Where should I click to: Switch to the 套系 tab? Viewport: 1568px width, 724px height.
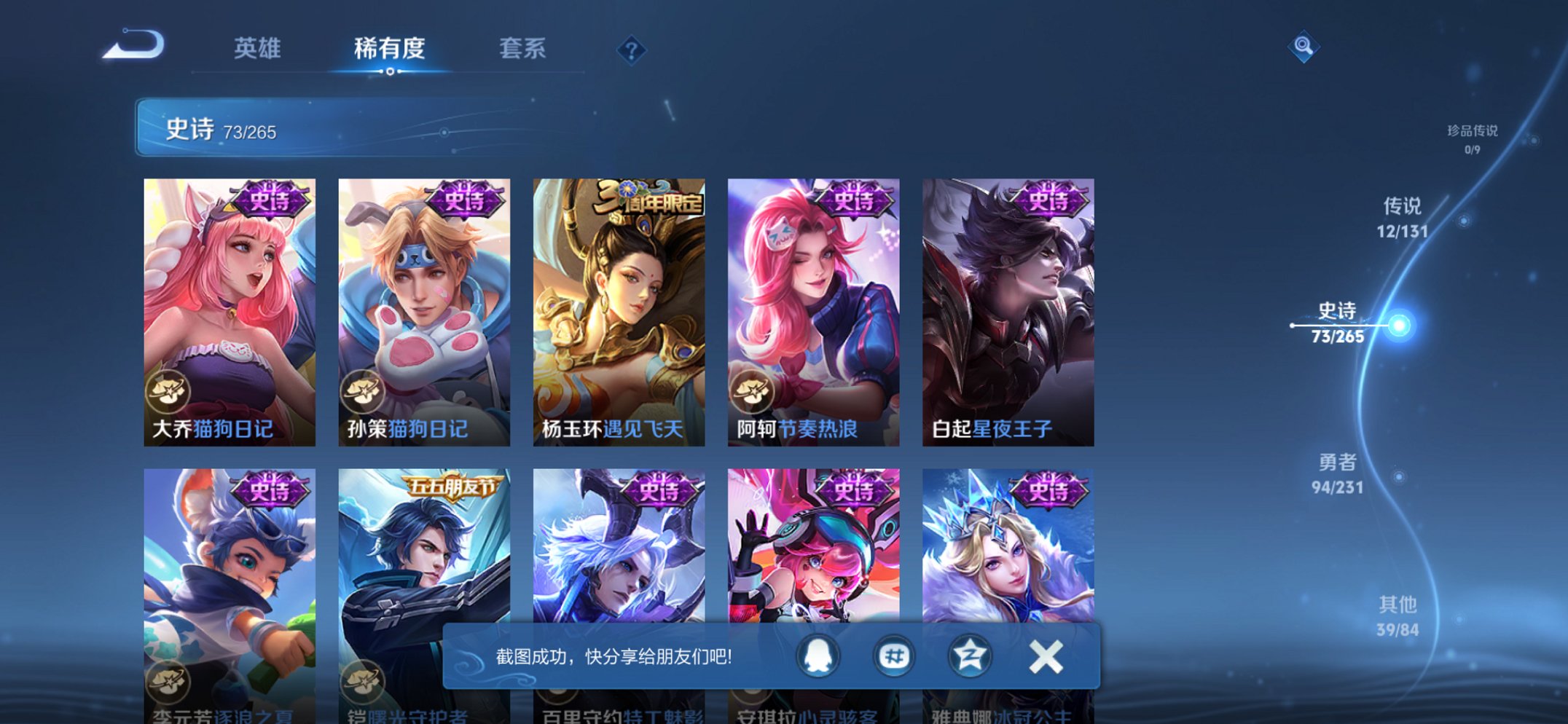523,49
